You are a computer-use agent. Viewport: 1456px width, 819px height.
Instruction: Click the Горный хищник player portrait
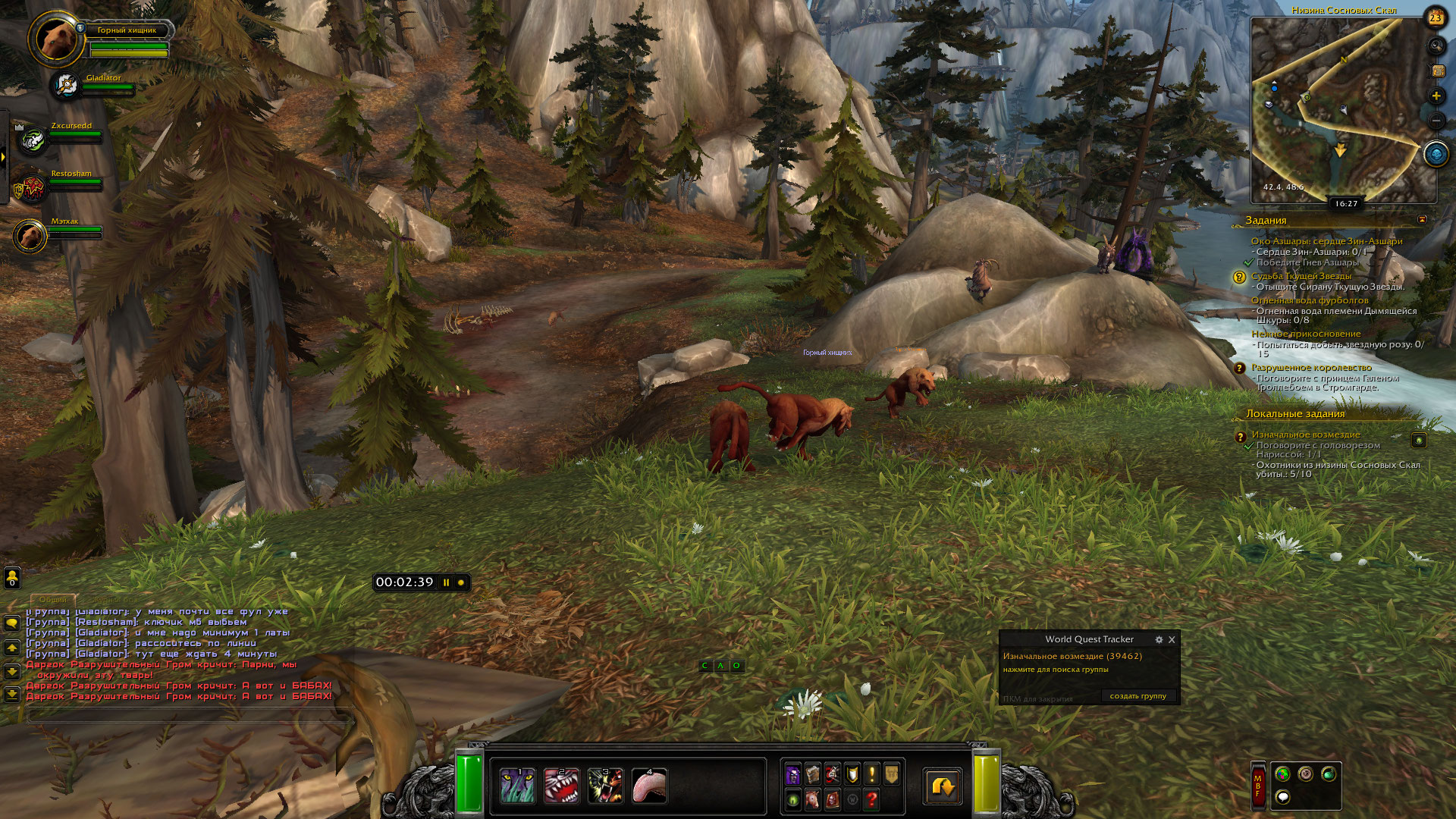click(56, 39)
